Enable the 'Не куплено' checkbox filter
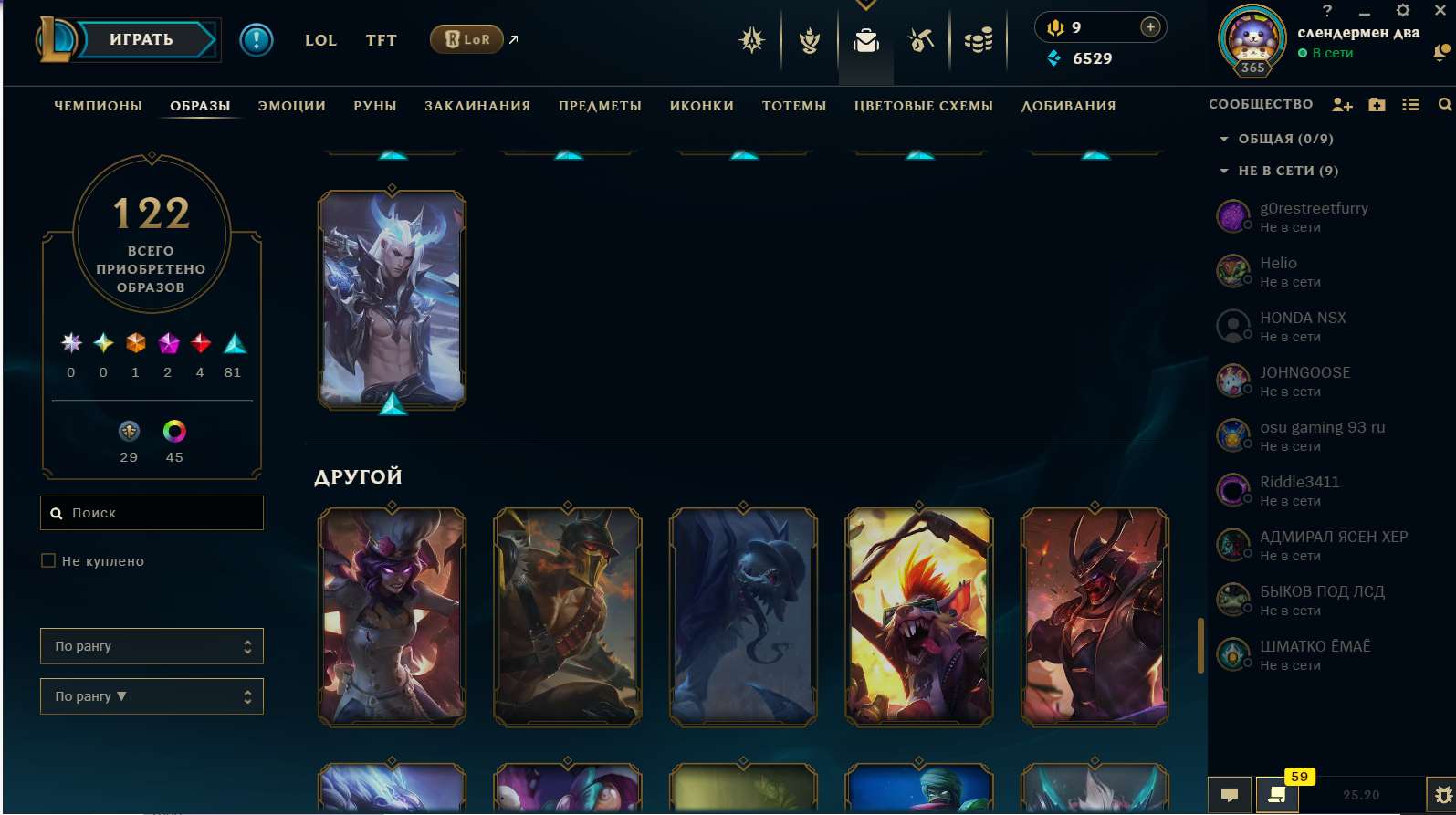 [48, 560]
